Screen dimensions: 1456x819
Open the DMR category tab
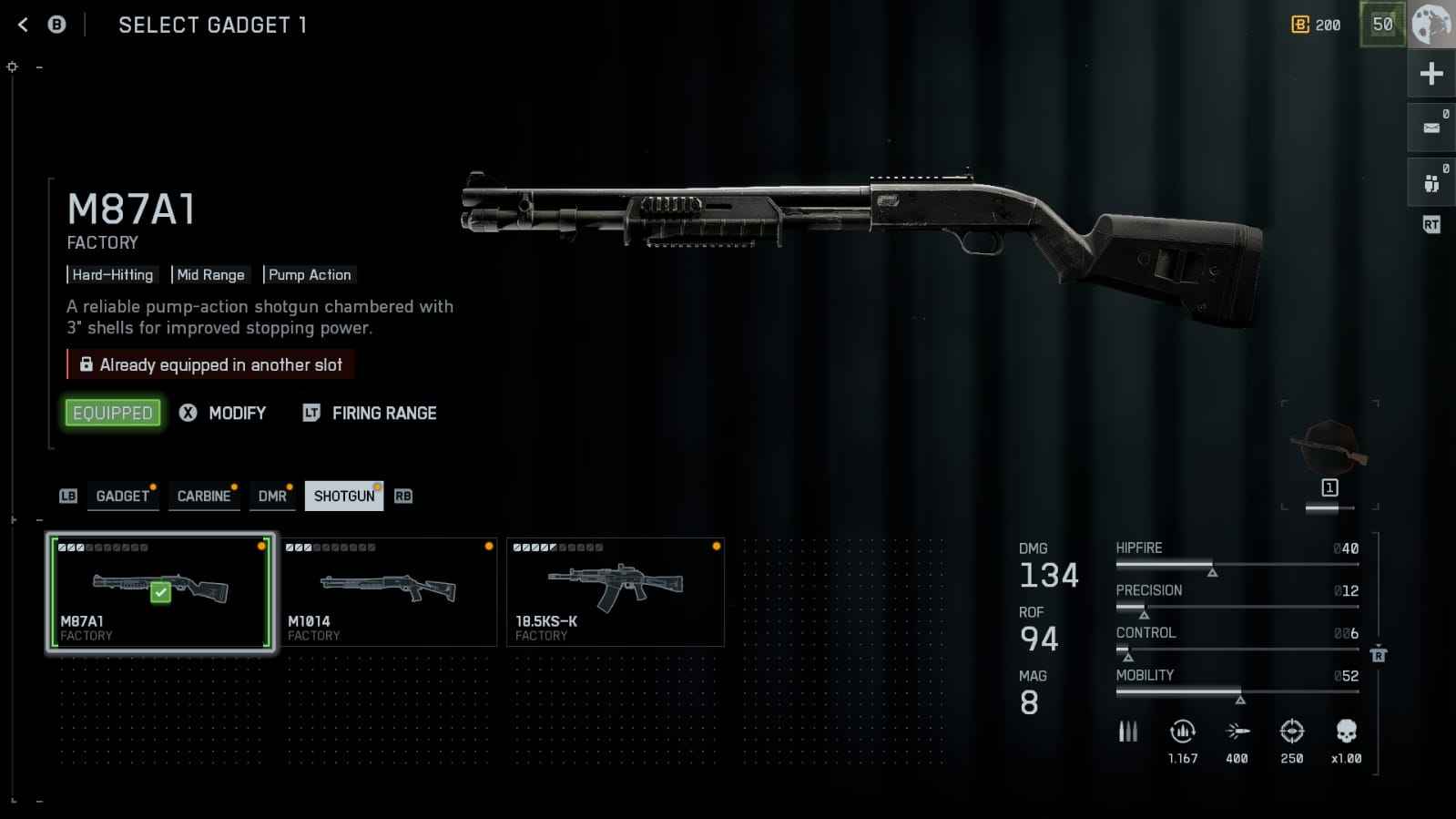click(x=272, y=496)
